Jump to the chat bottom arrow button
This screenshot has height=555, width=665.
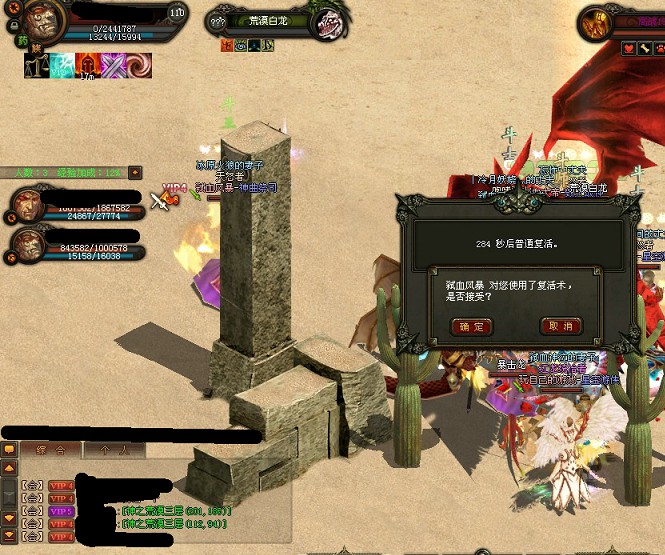coord(9,535)
